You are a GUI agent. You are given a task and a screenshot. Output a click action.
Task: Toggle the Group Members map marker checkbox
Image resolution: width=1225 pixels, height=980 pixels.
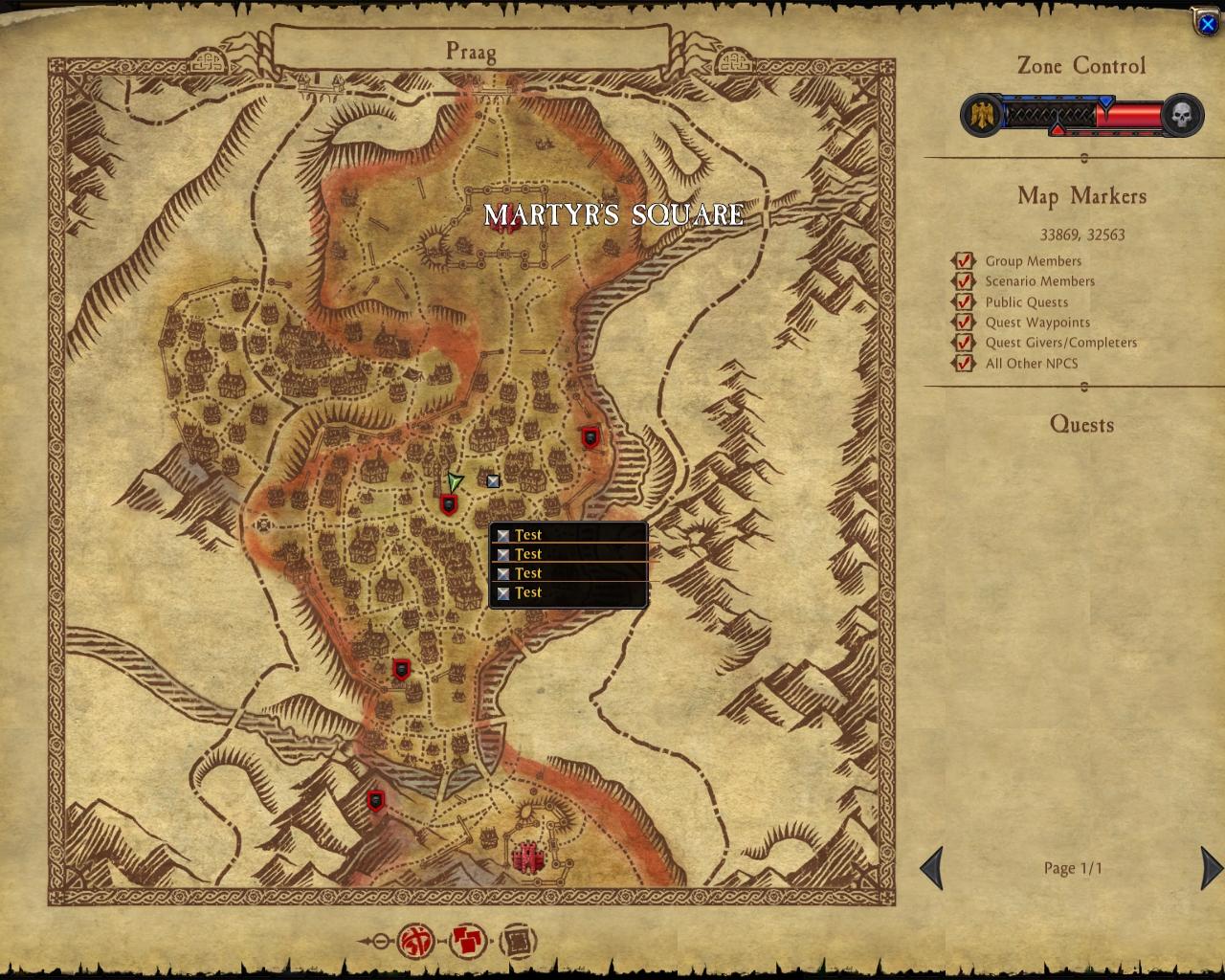tap(963, 261)
